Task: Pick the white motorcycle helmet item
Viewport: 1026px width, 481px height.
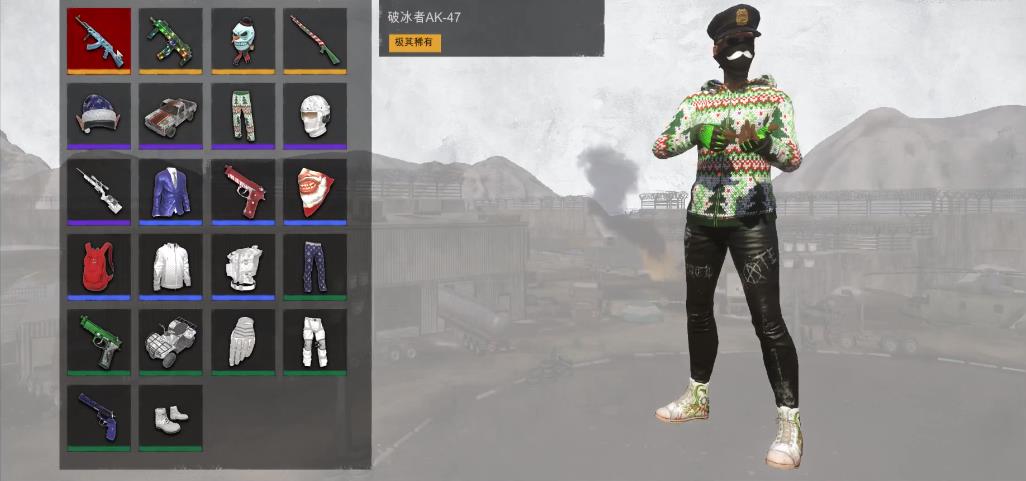Action: tap(315, 114)
